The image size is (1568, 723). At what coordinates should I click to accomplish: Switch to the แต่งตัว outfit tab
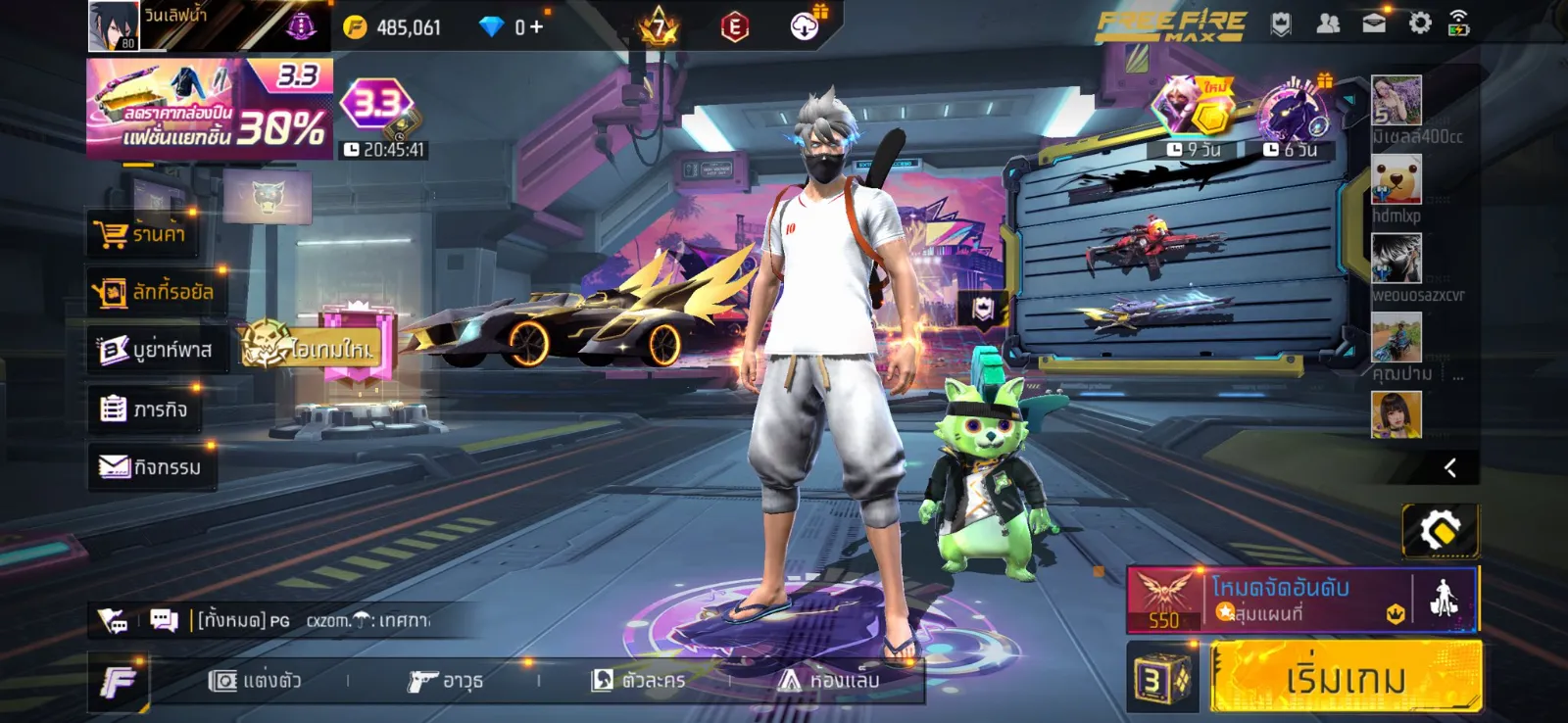[255, 680]
